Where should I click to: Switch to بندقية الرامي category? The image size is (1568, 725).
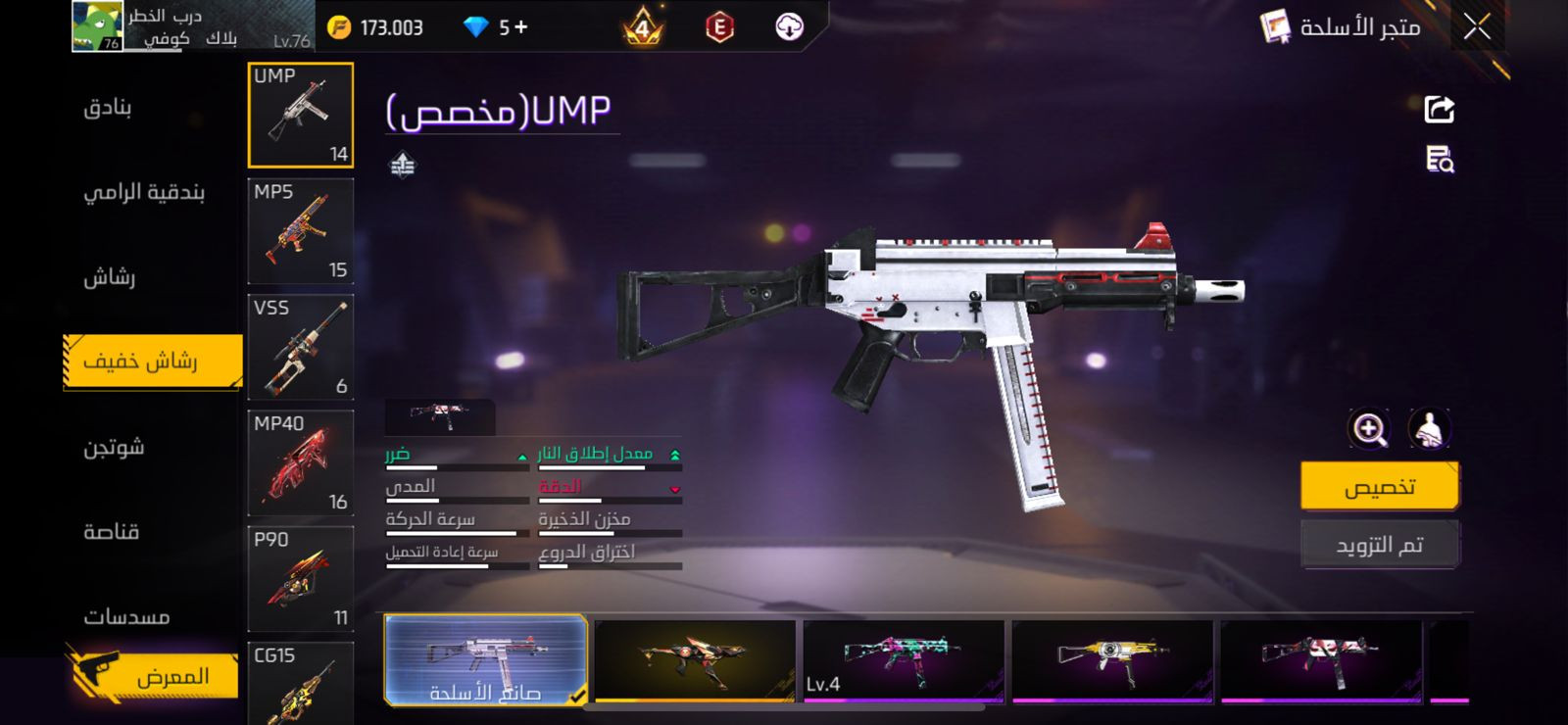(x=143, y=192)
